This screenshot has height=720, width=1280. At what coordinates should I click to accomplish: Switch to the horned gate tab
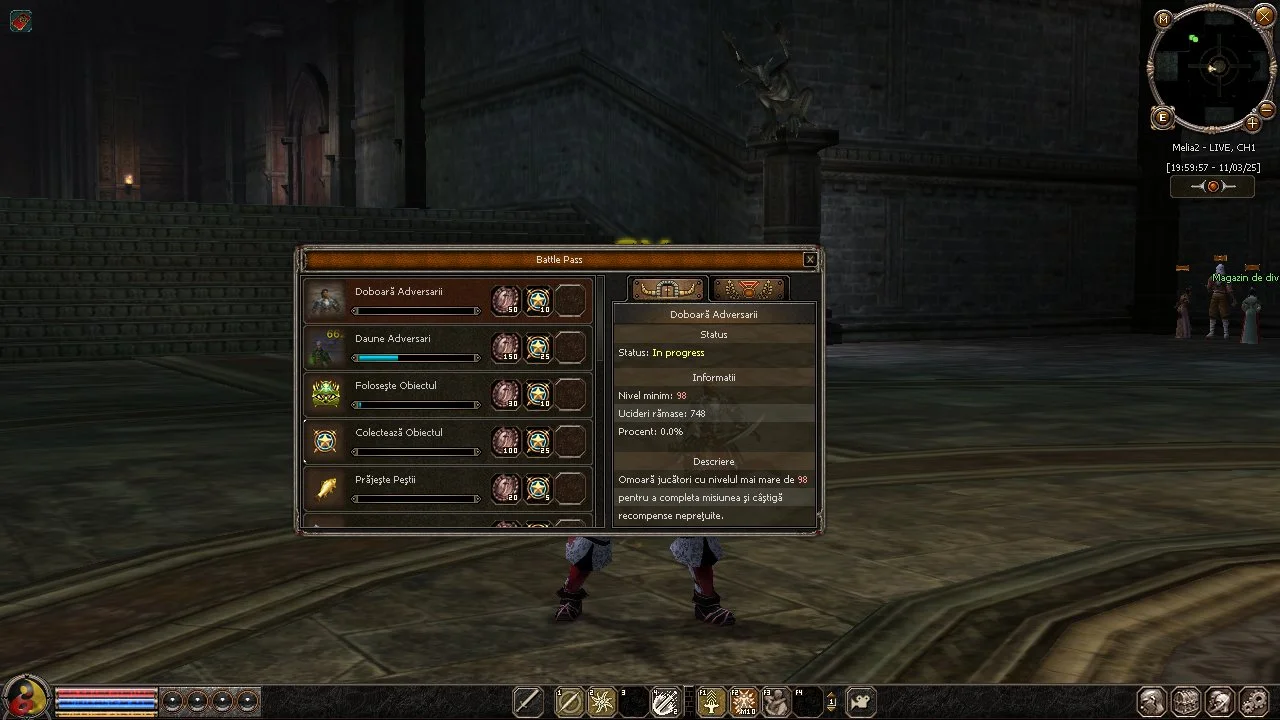[x=668, y=290]
